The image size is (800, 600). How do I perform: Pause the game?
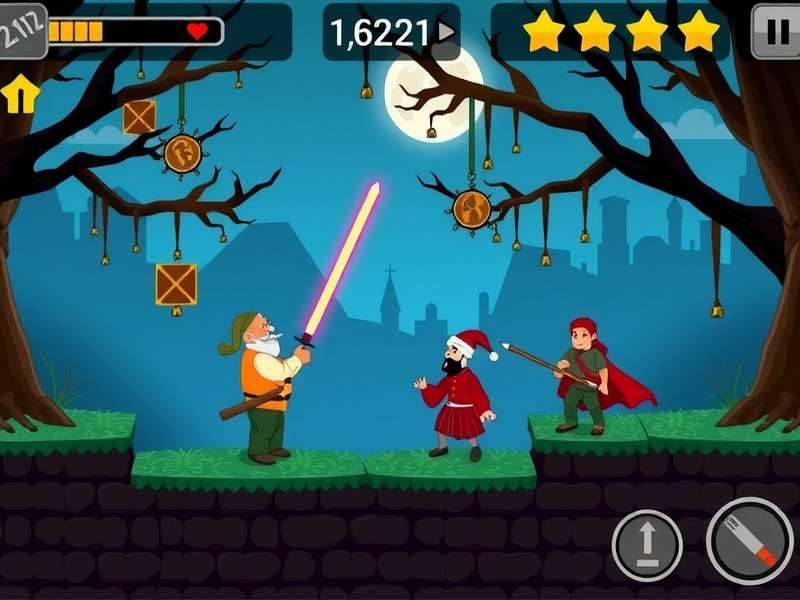click(775, 30)
